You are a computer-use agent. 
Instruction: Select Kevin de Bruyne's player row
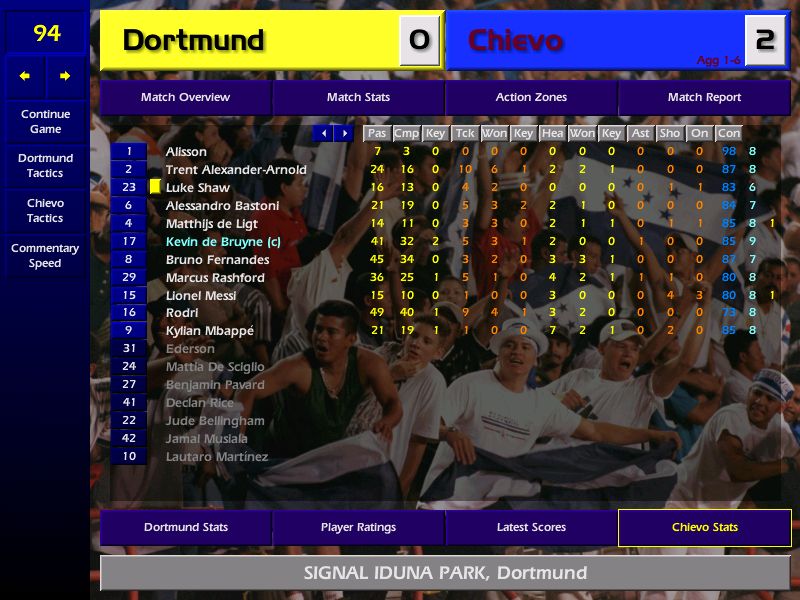(x=215, y=242)
